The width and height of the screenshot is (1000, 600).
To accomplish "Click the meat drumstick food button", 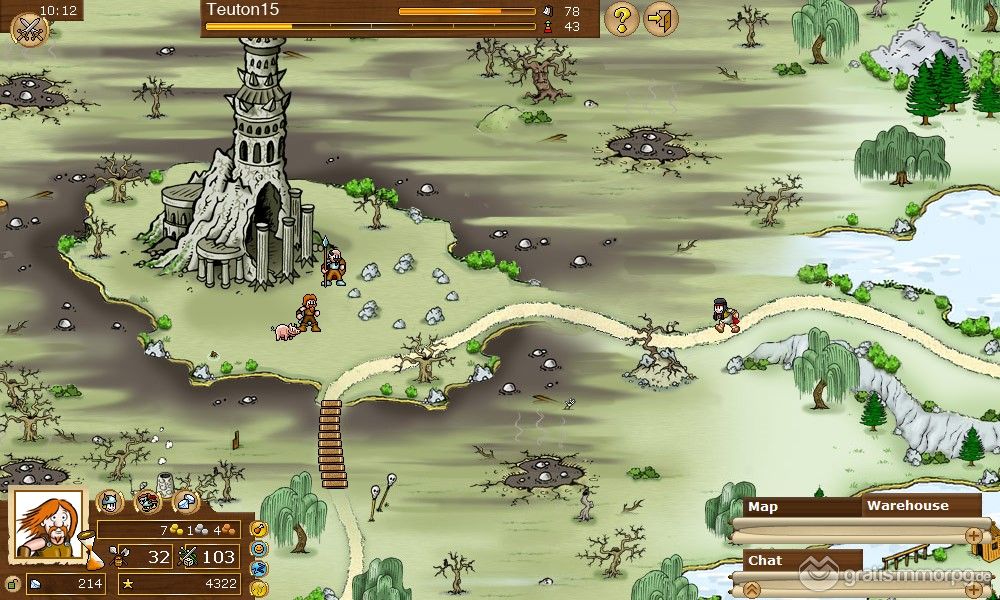I will pyautogui.click(x=258, y=528).
